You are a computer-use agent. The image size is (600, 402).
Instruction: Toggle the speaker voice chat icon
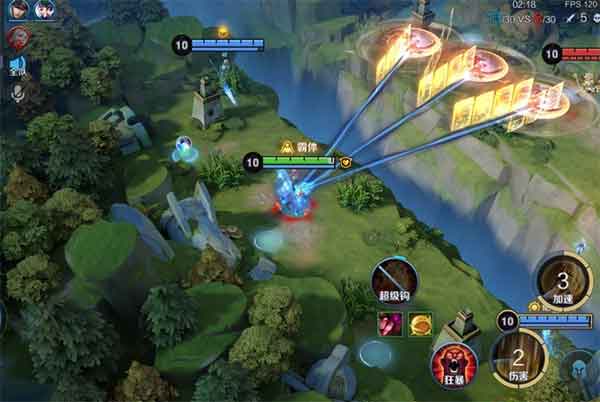pos(17,68)
